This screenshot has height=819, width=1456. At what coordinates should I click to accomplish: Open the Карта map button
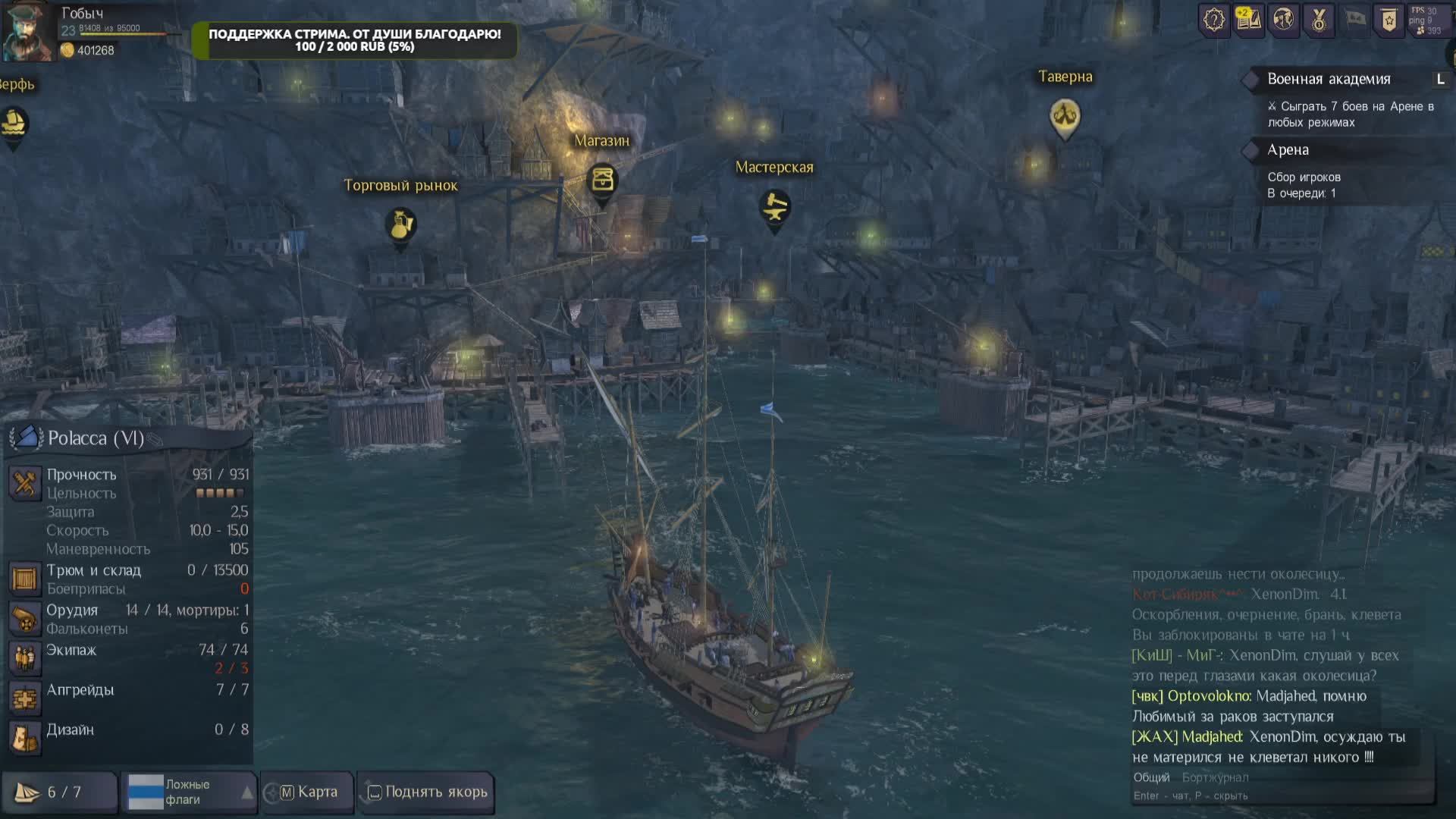point(308,792)
